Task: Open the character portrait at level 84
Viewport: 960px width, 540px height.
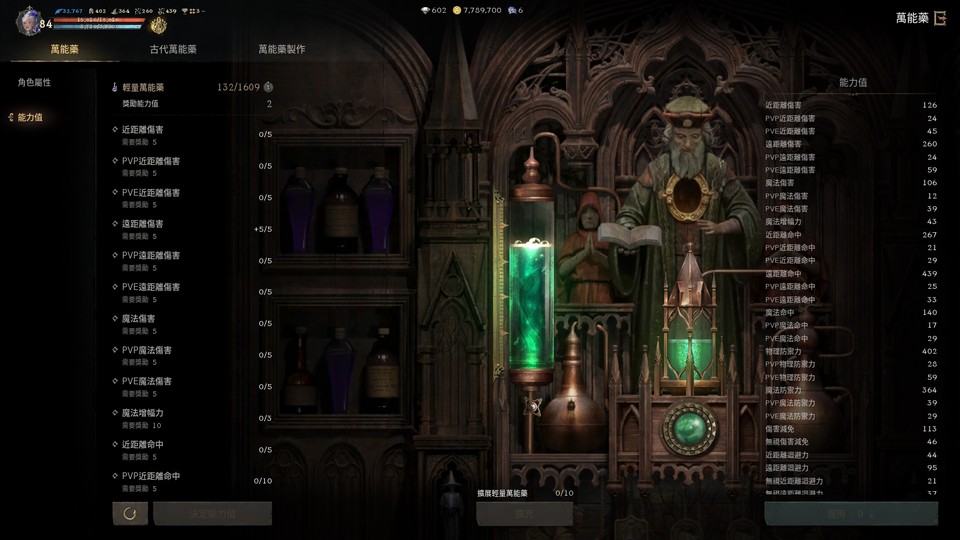Action: [29, 21]
